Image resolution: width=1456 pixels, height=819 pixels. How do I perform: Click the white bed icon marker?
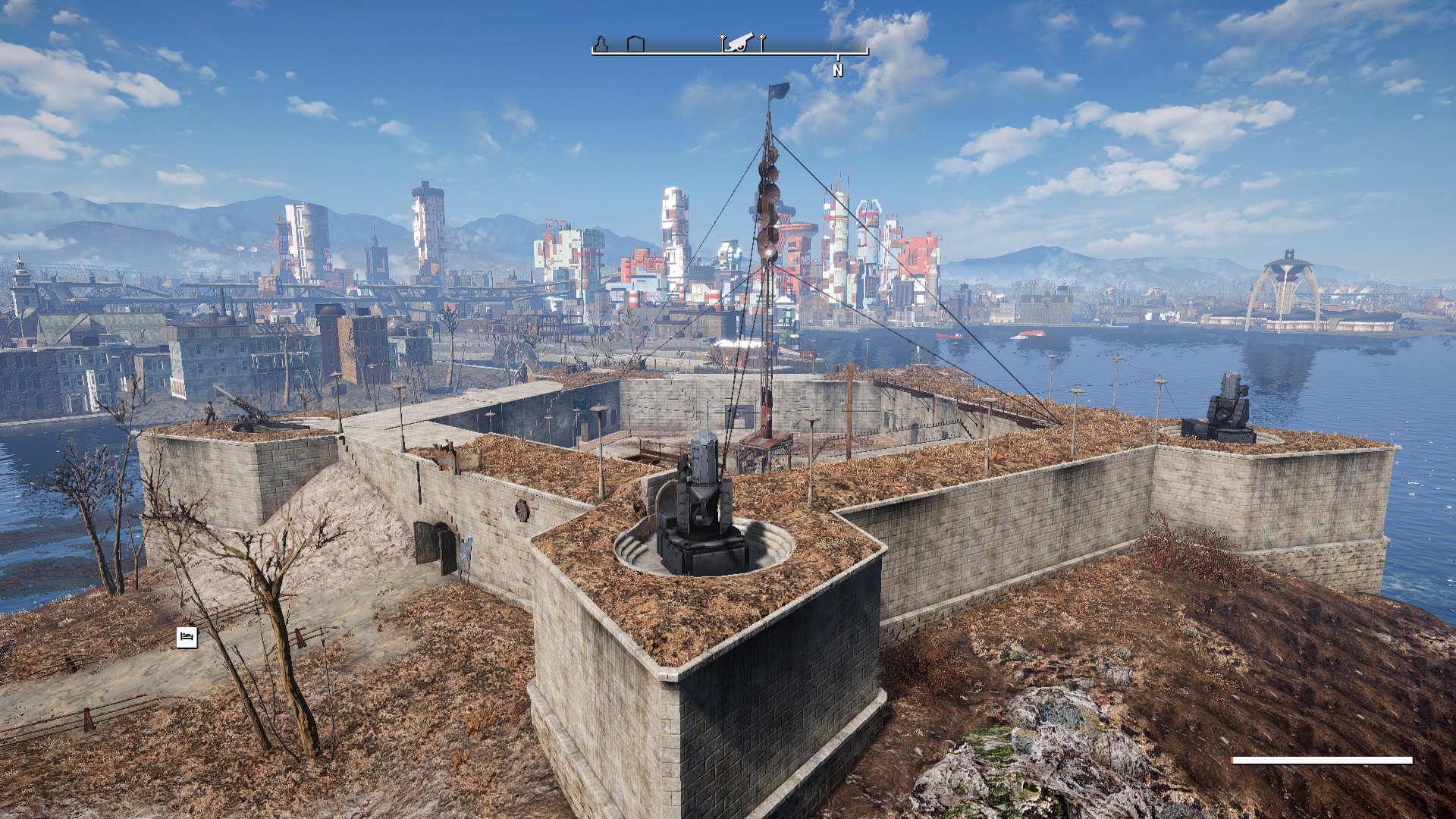point(187,637)
